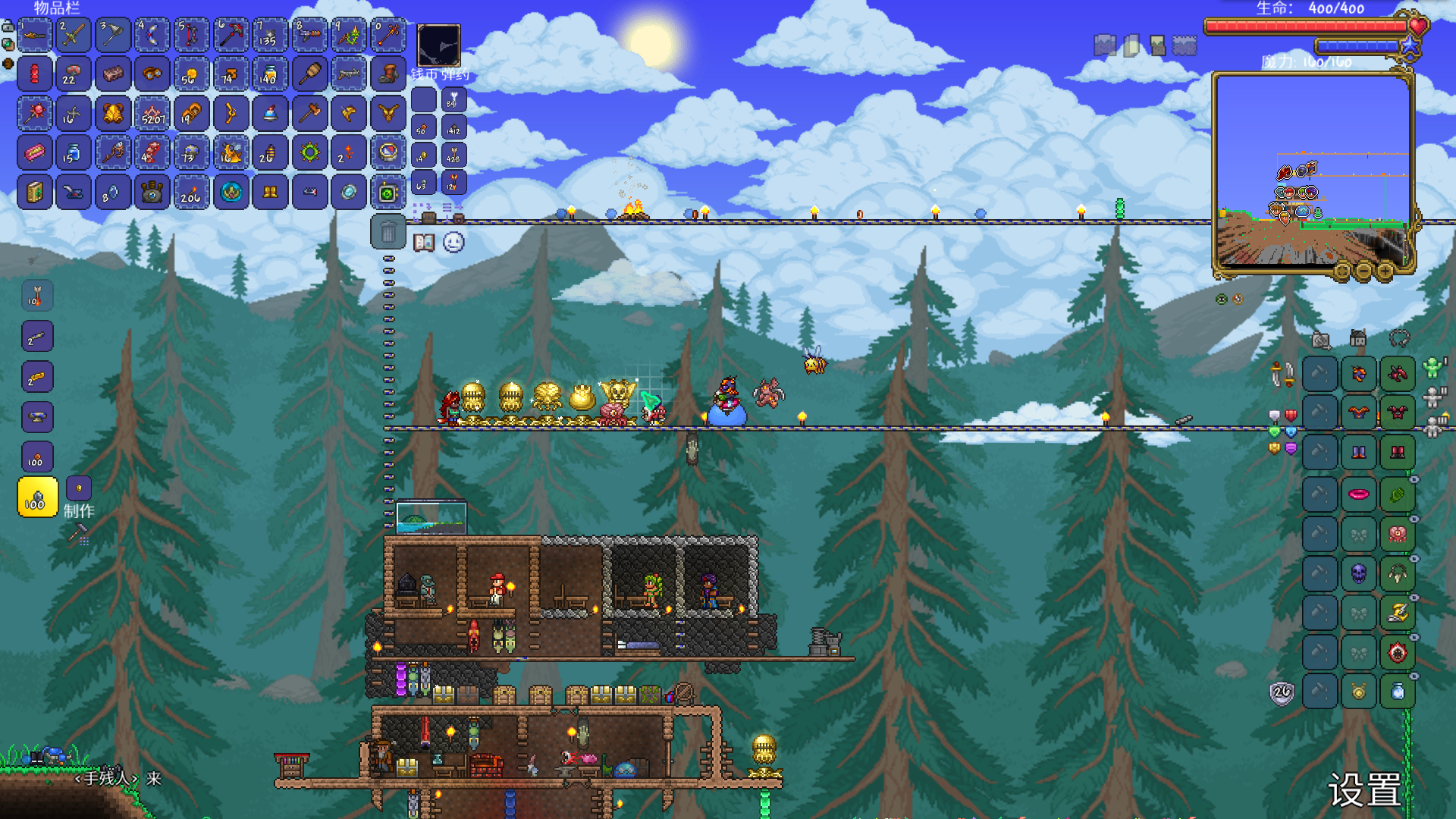Screen dimensions: 1456x819
Task: Zoom in the minimap with plus button
Action: pyautogui.click(x=1385, y=271)
